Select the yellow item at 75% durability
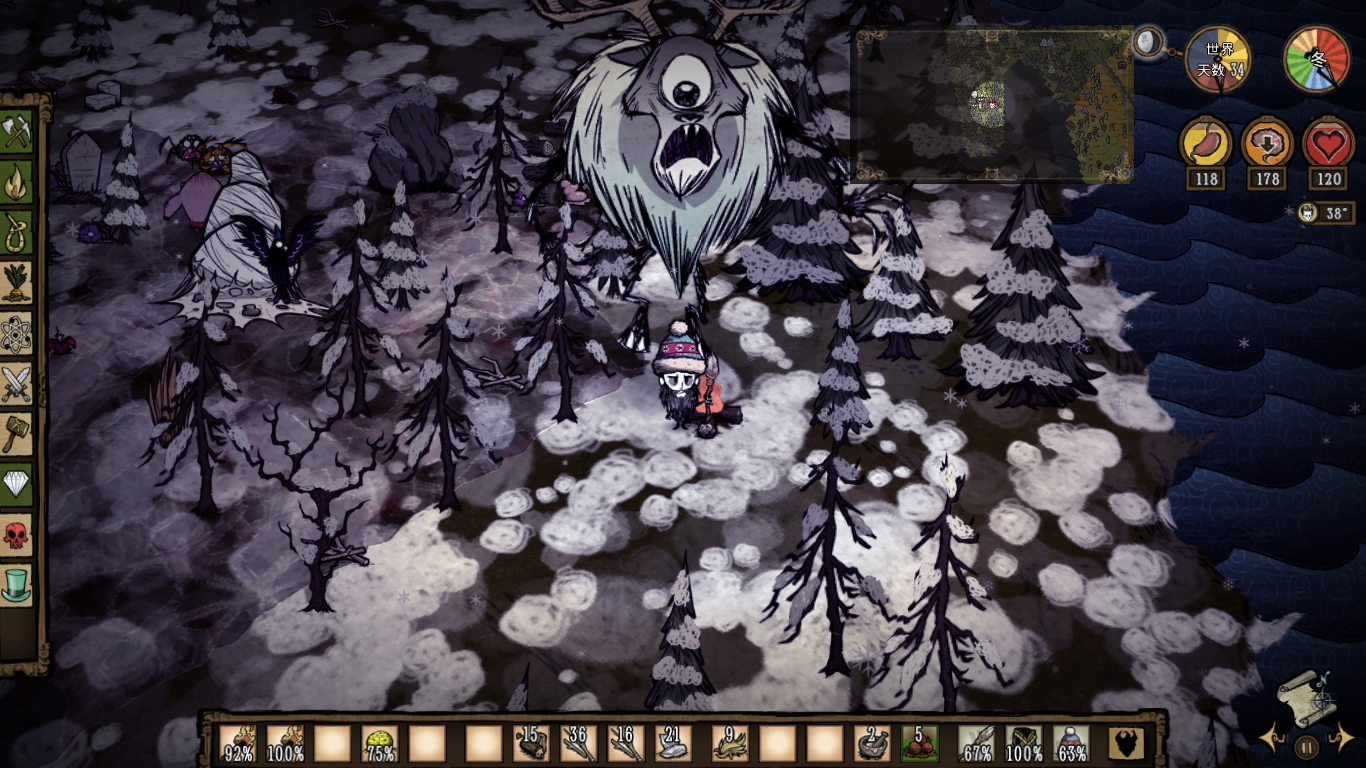The height and width of the screenshot is (768, 1366). click(380, 744)
